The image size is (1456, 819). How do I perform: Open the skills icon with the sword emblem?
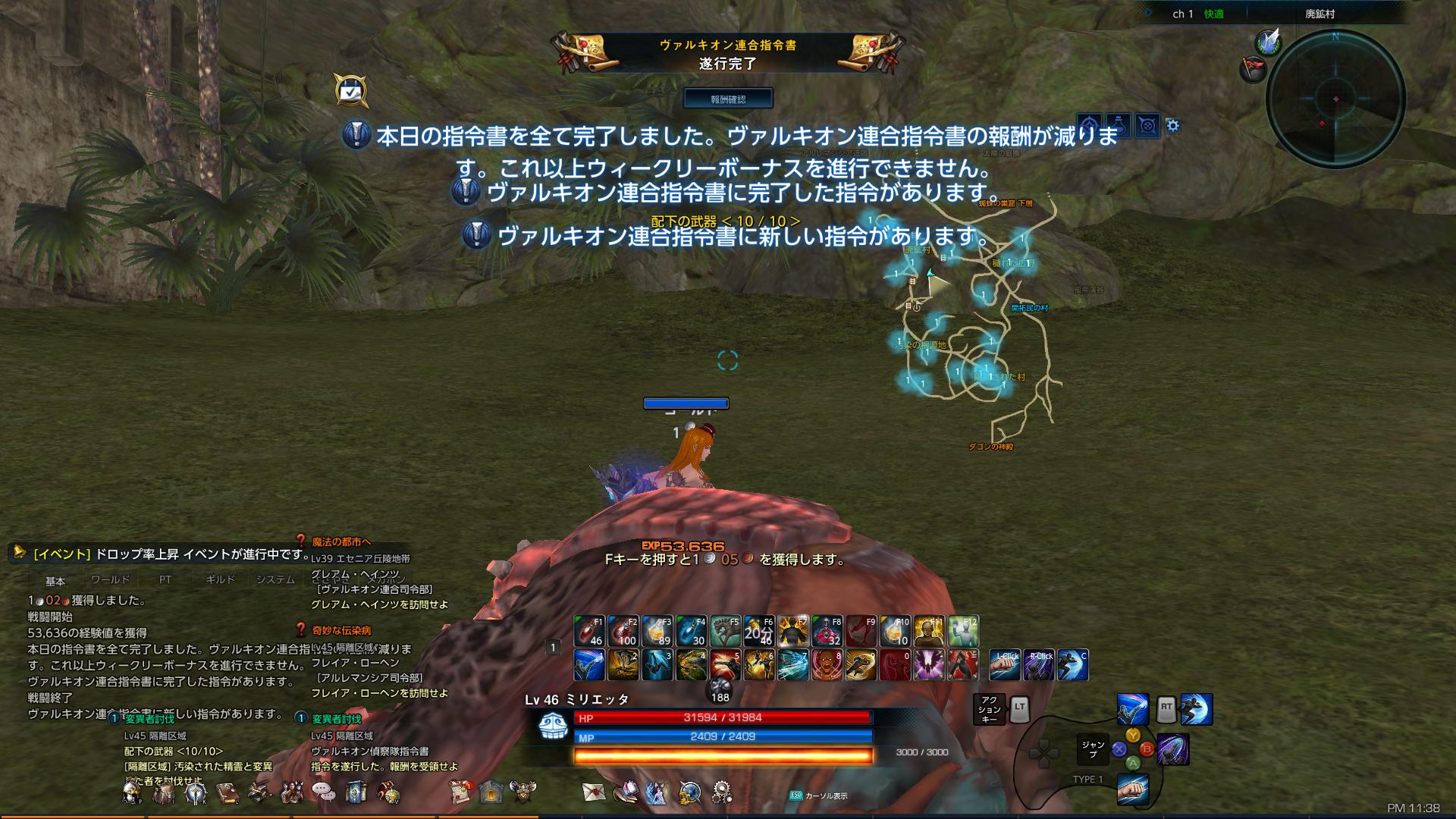pyautogui.click(x=195, y=792)
